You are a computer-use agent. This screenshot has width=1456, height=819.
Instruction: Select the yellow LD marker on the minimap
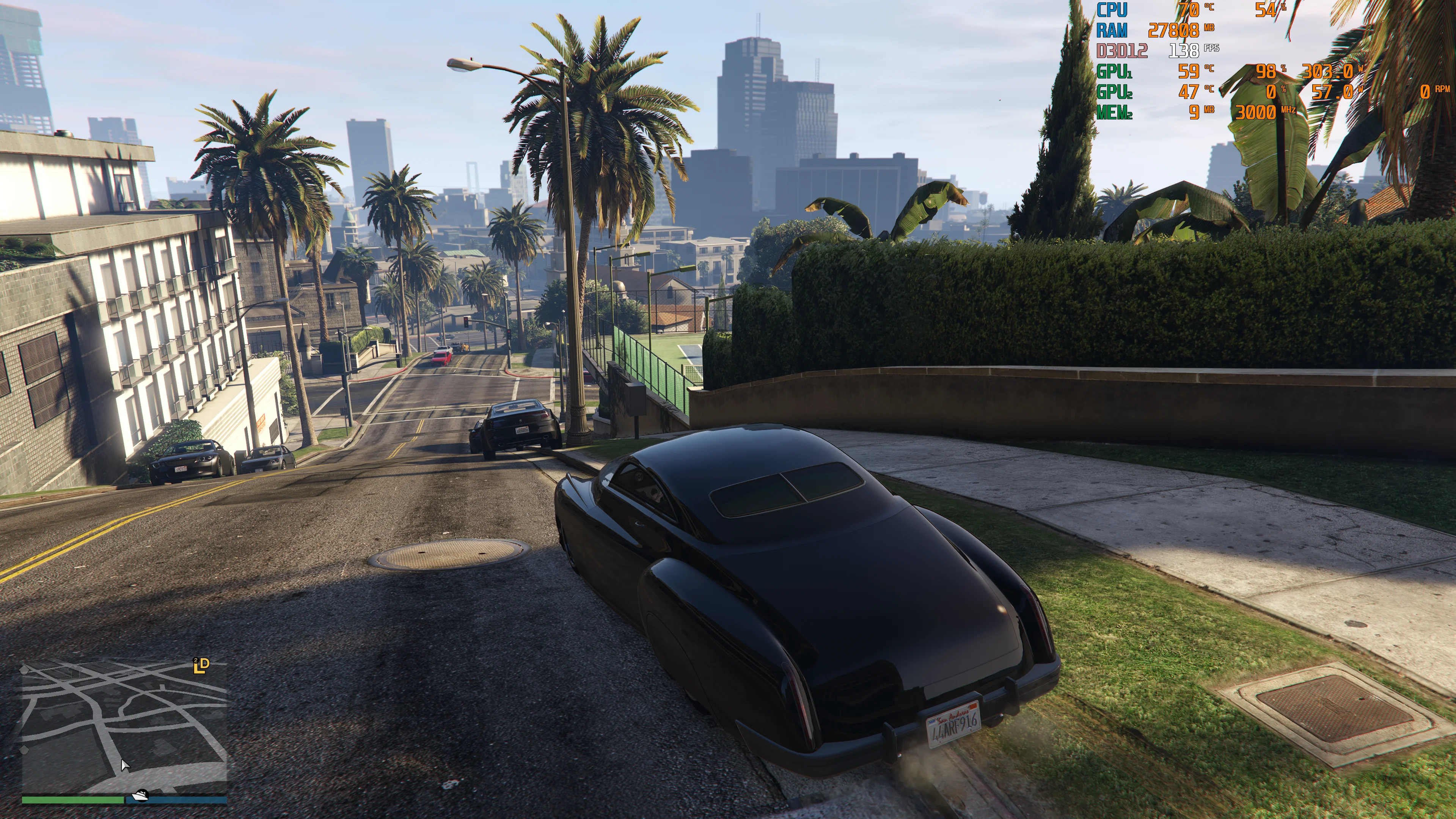point(201,665)
